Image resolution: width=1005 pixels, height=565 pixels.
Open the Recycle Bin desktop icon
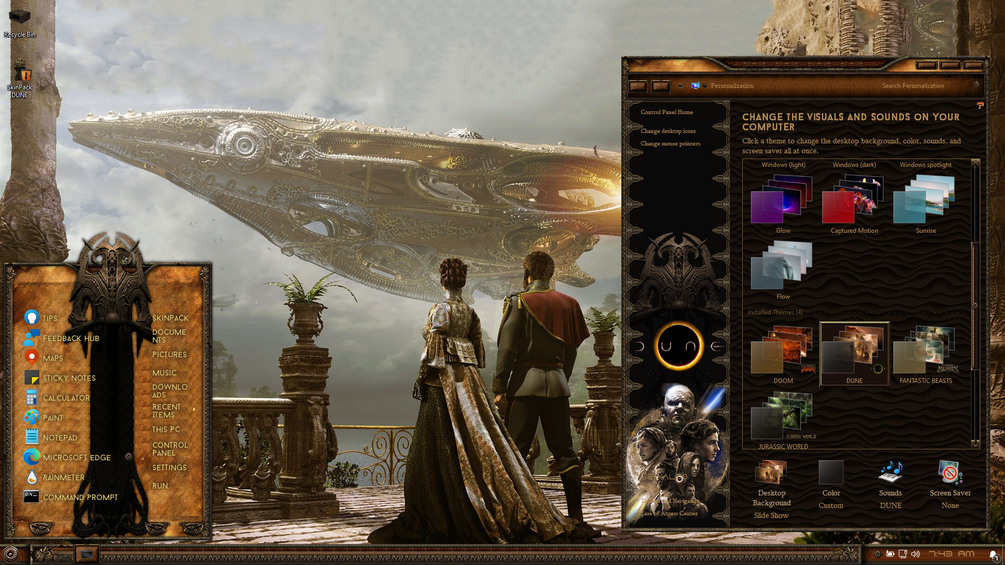click(x=19, y=20)
